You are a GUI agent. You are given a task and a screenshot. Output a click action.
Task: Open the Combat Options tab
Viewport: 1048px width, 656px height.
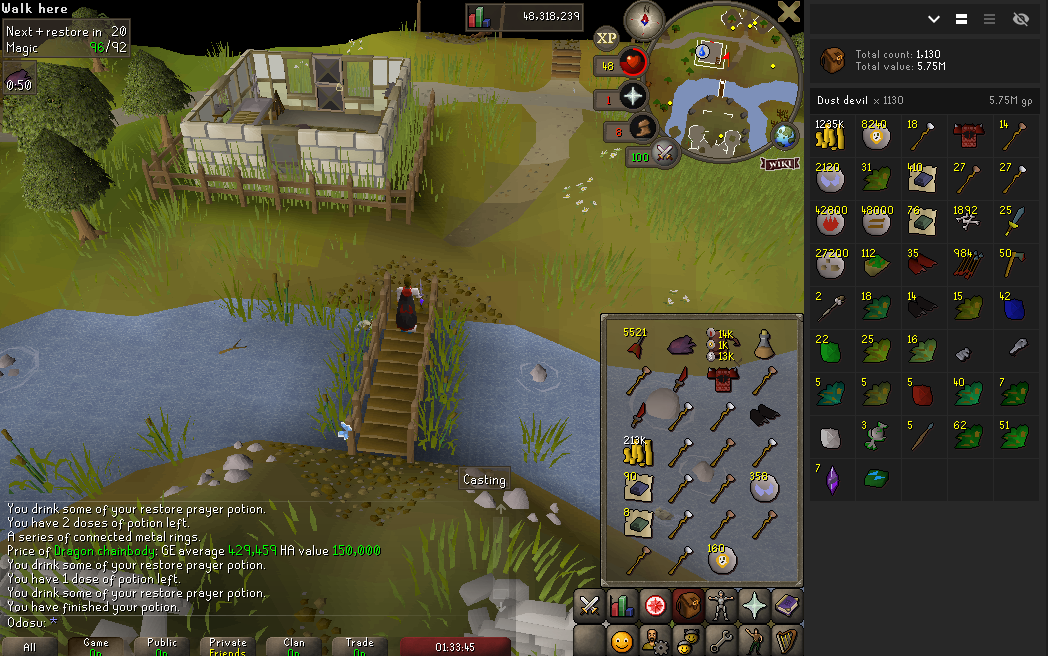[x=589, y=606]
